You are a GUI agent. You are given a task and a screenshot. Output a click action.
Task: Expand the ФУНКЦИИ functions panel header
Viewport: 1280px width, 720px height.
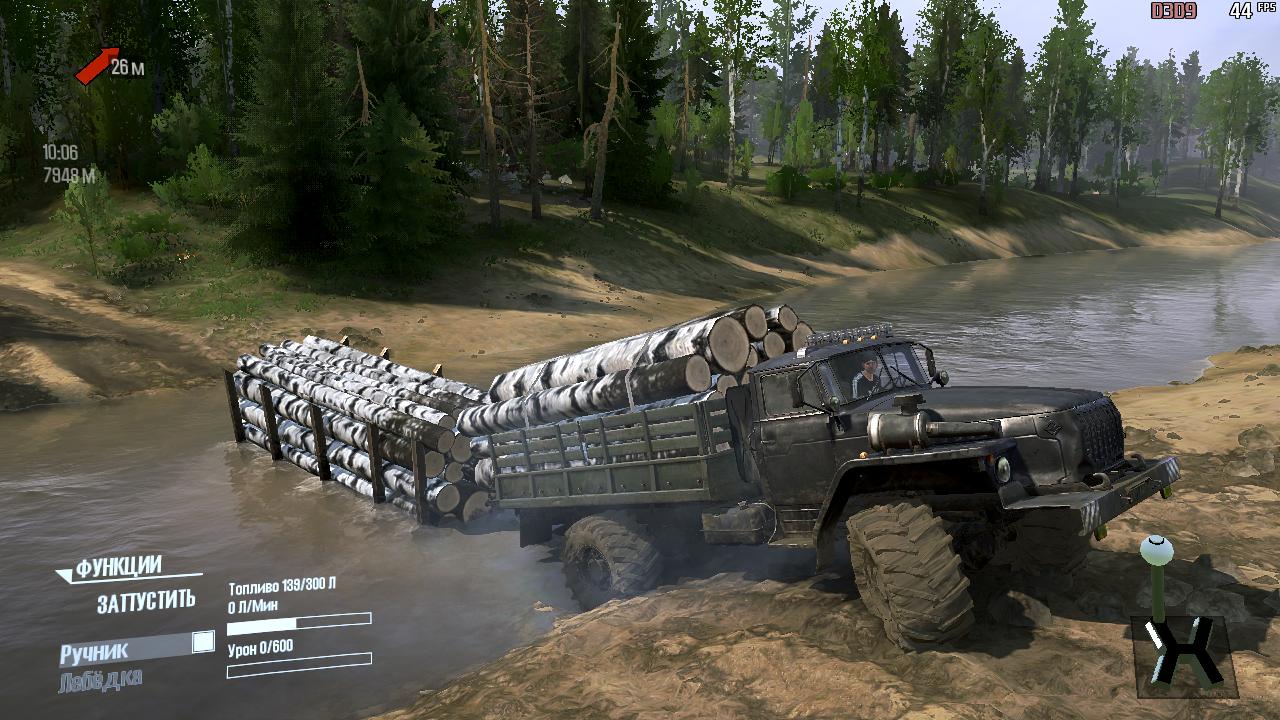[118, 568]
